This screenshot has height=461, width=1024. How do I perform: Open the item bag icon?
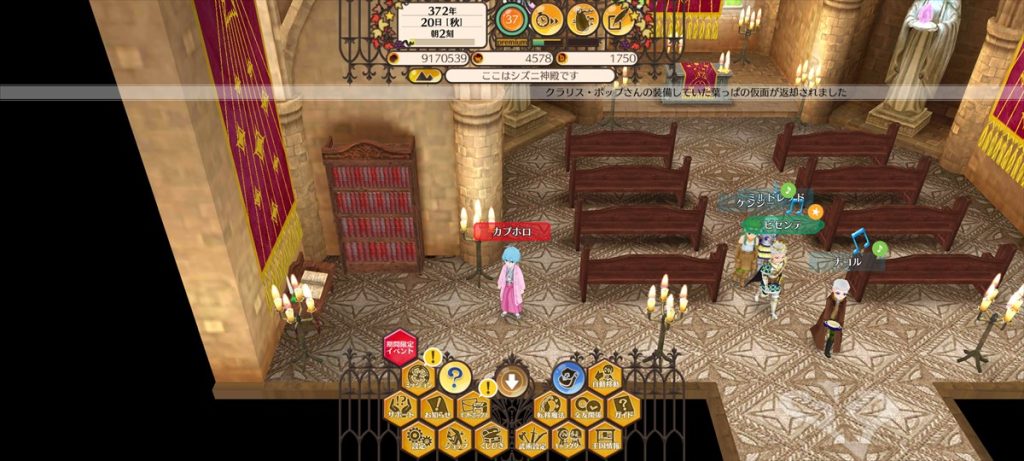(583, 19)
